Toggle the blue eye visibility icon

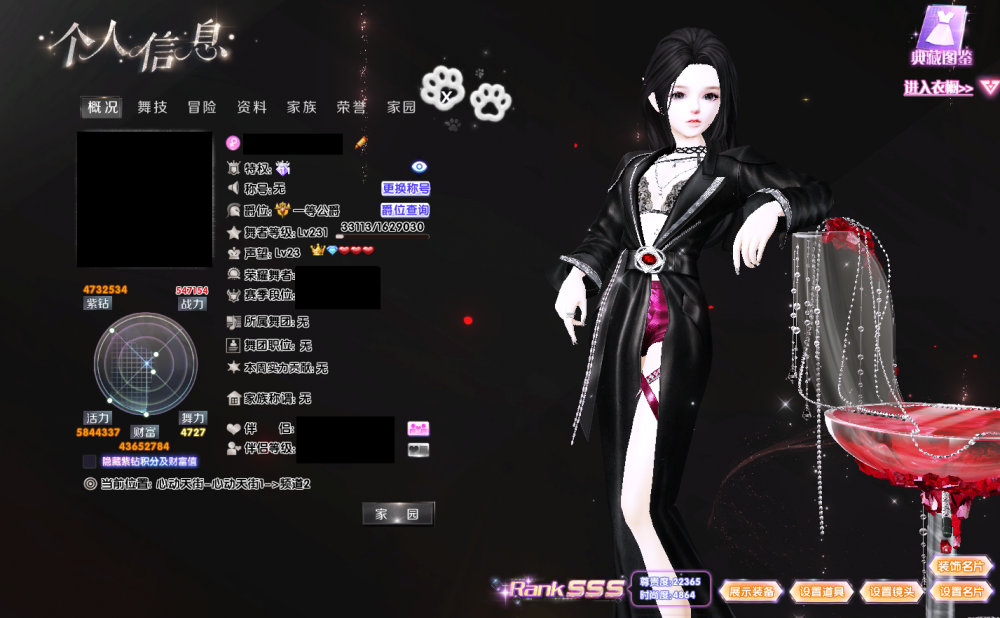pos(419,167)
